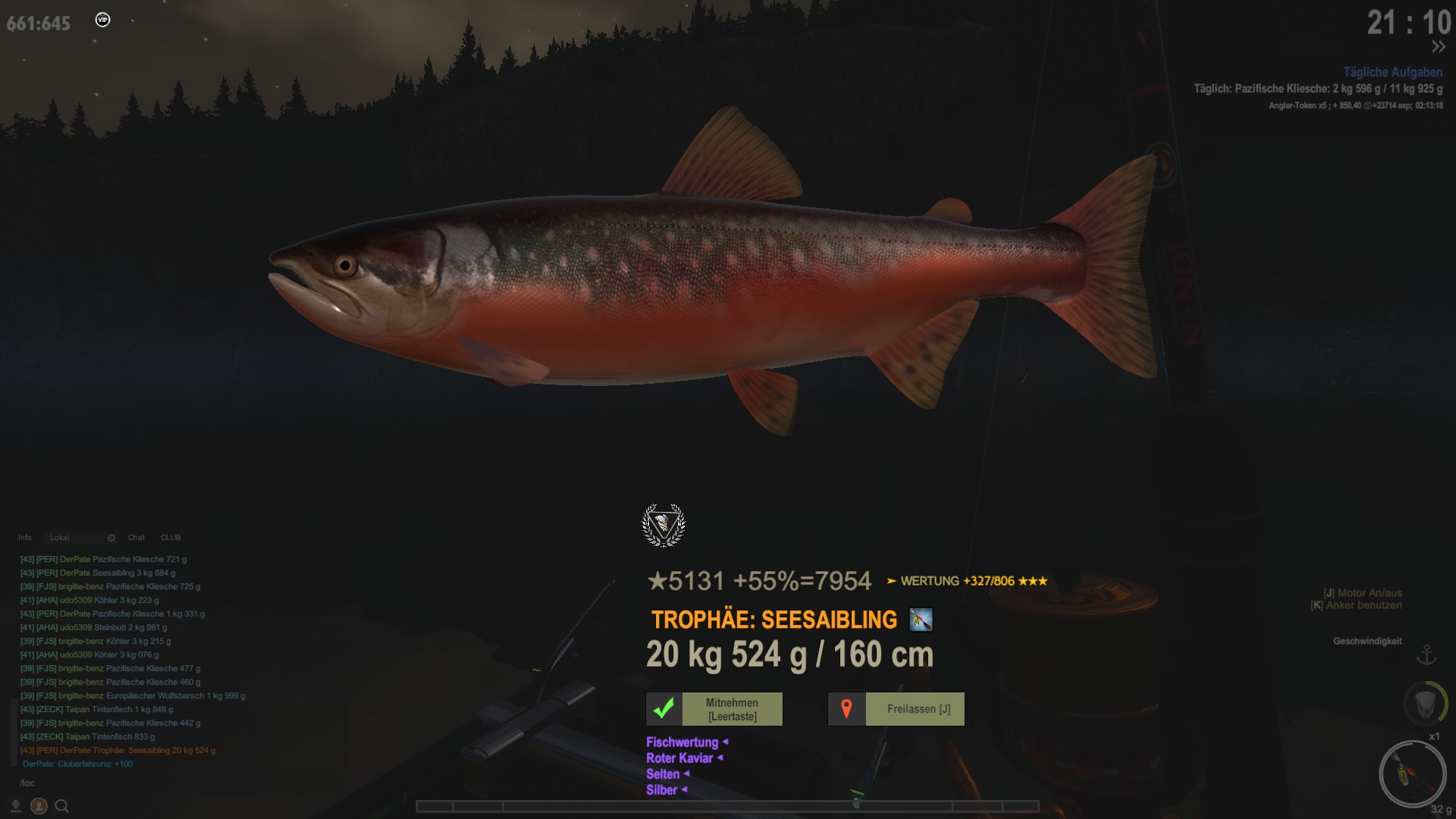Click the trophy laurel emblem
1456x819 pixels.
coord(664,525)
